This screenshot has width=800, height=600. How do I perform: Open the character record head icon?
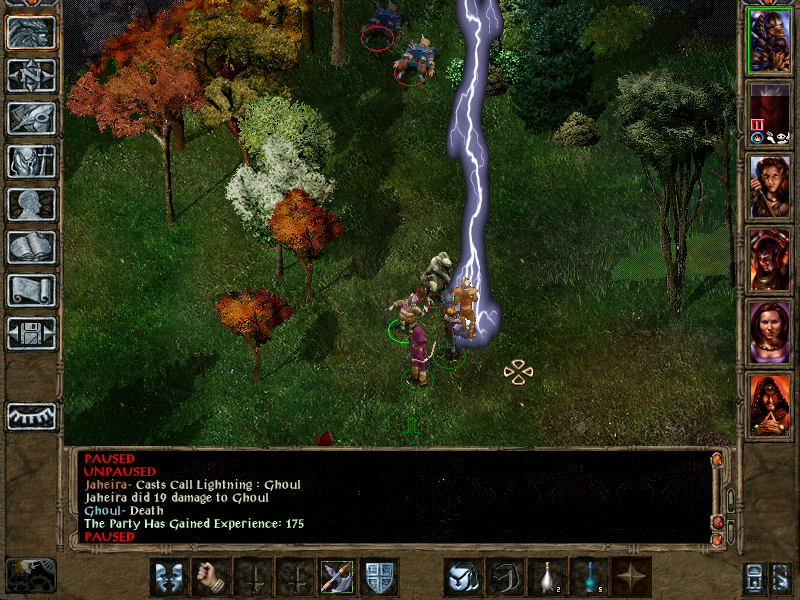tap(31, 205)
